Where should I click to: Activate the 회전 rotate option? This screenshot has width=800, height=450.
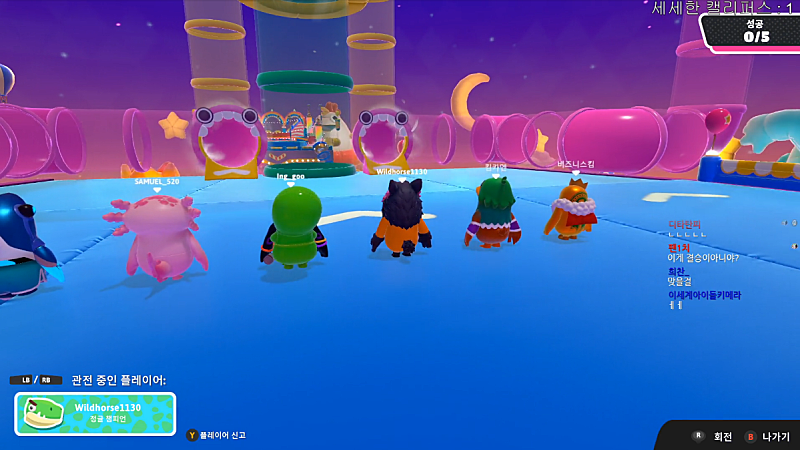(x=715, y=437)
